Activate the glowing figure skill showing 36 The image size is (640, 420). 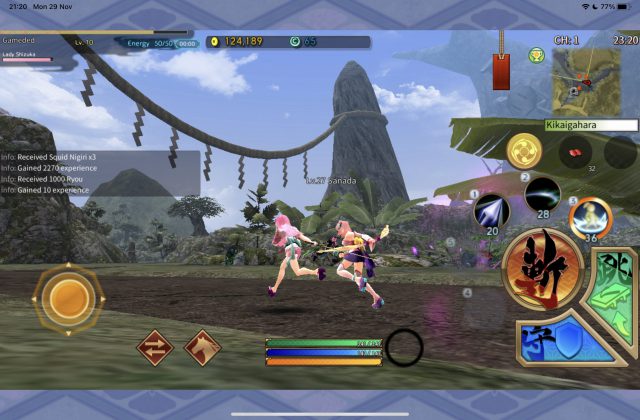[590, 216]
